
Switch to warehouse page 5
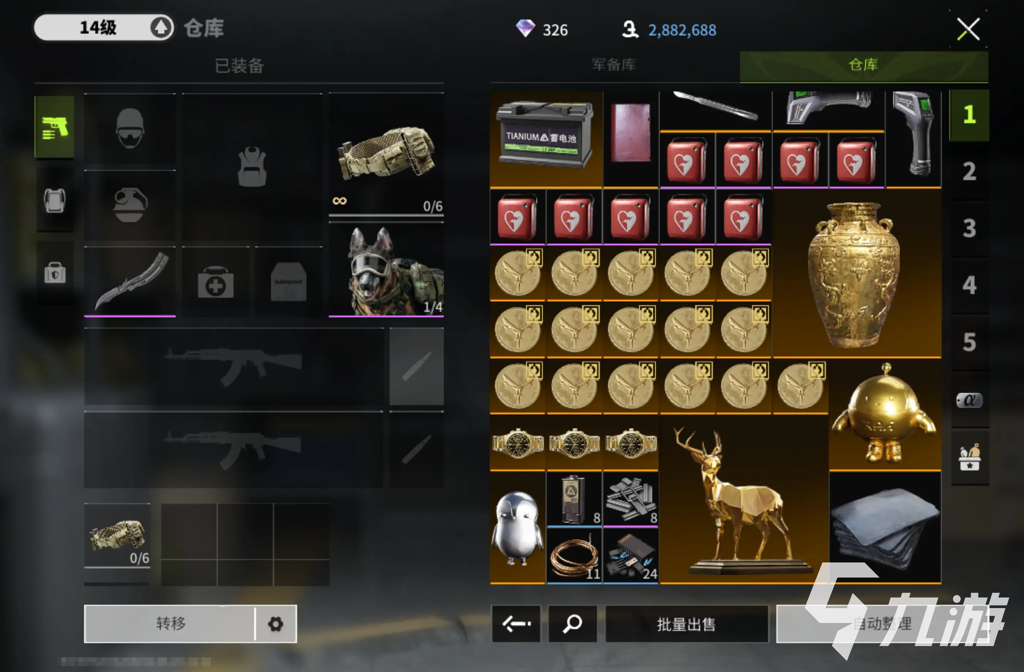coord(968,343)
